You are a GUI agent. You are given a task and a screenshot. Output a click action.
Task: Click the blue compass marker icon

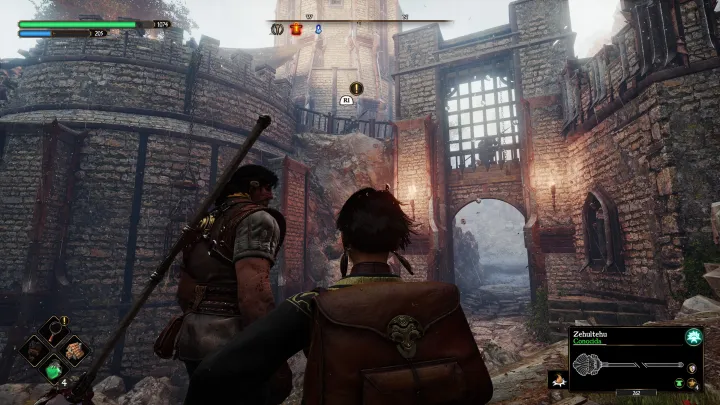pos(318,30)
